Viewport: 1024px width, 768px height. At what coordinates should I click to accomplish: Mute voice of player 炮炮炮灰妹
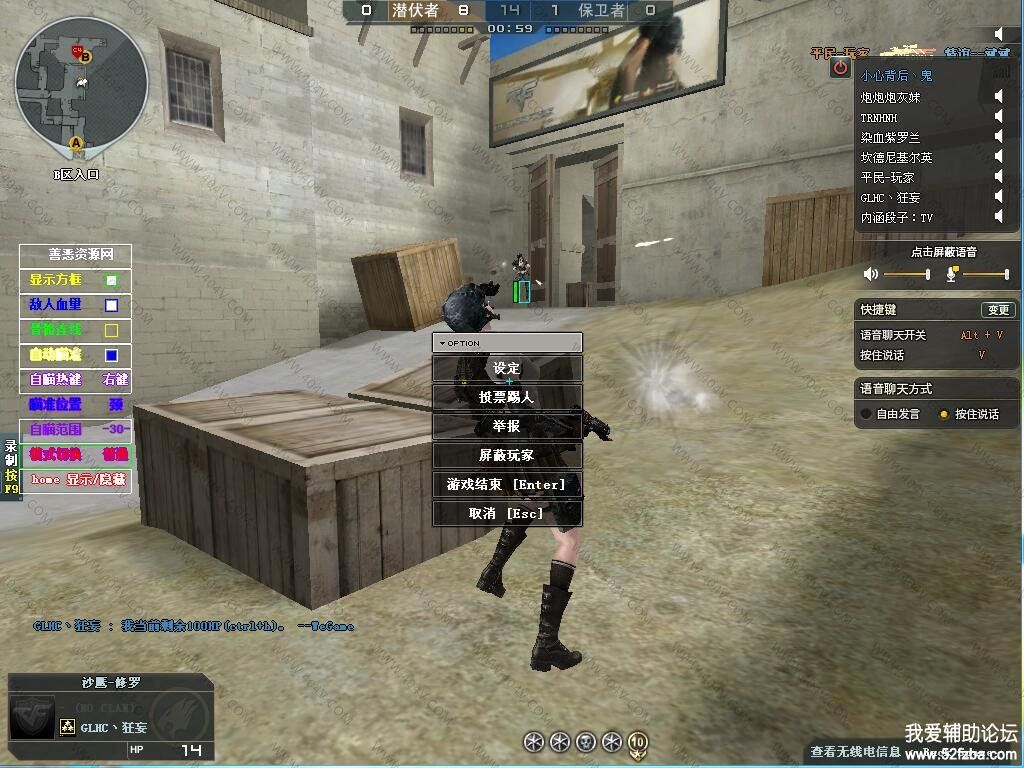[998, 97]
